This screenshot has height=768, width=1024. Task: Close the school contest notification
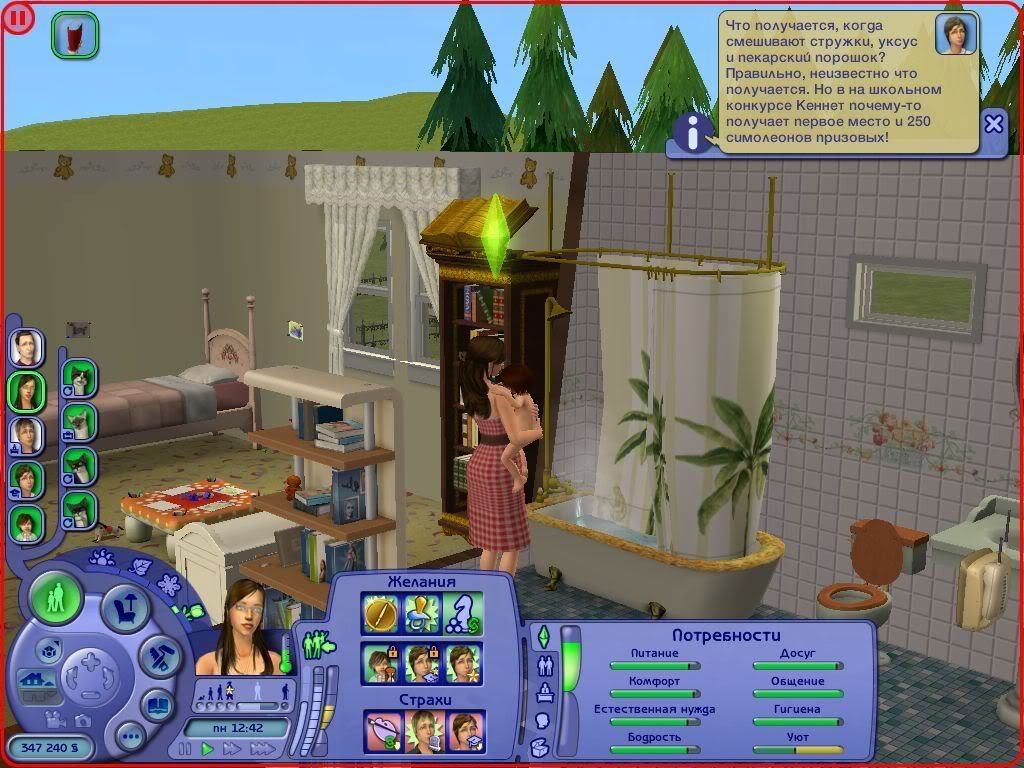coord(993,124)
